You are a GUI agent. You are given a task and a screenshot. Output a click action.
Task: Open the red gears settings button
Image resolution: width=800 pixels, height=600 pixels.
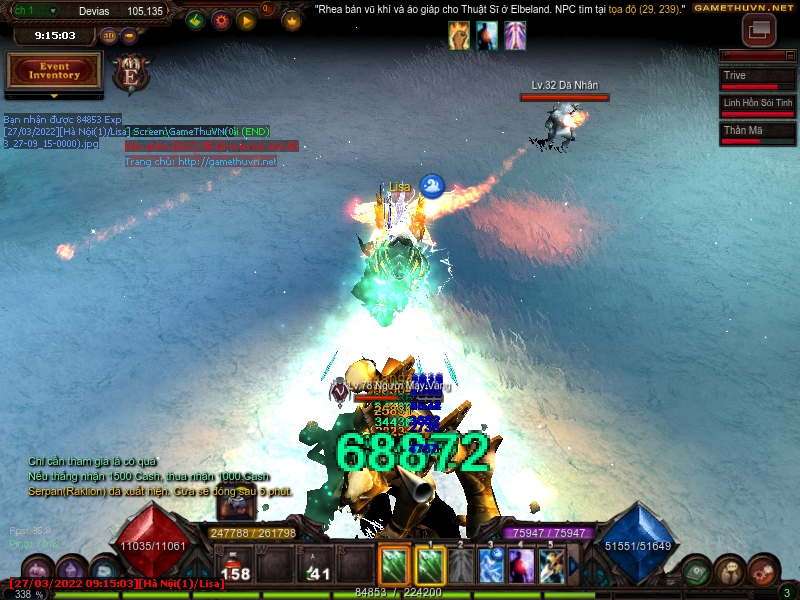click(765, 572)
